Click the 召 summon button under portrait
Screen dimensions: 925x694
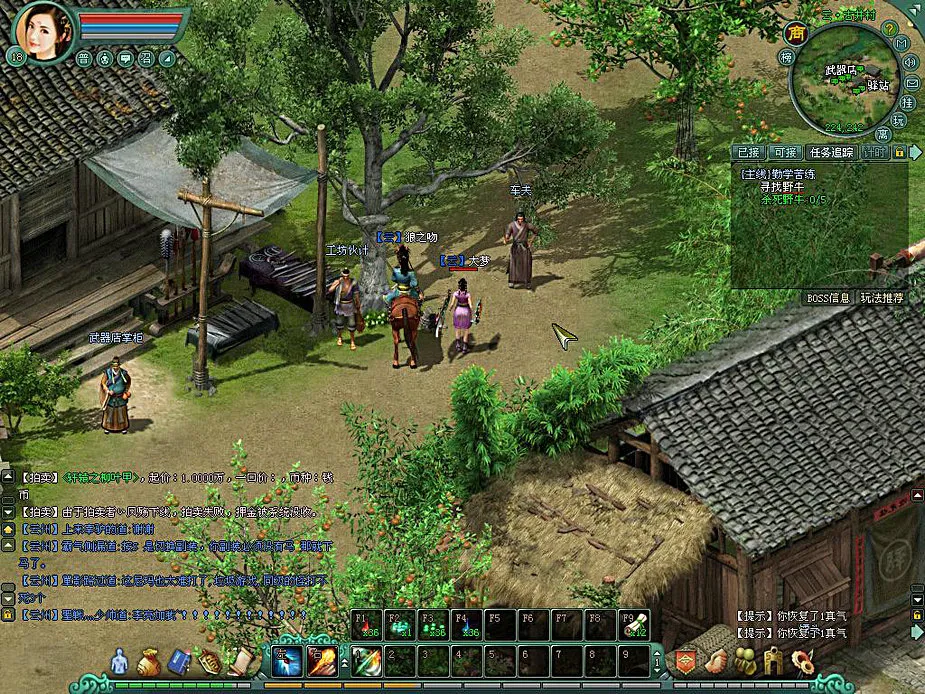146,58
